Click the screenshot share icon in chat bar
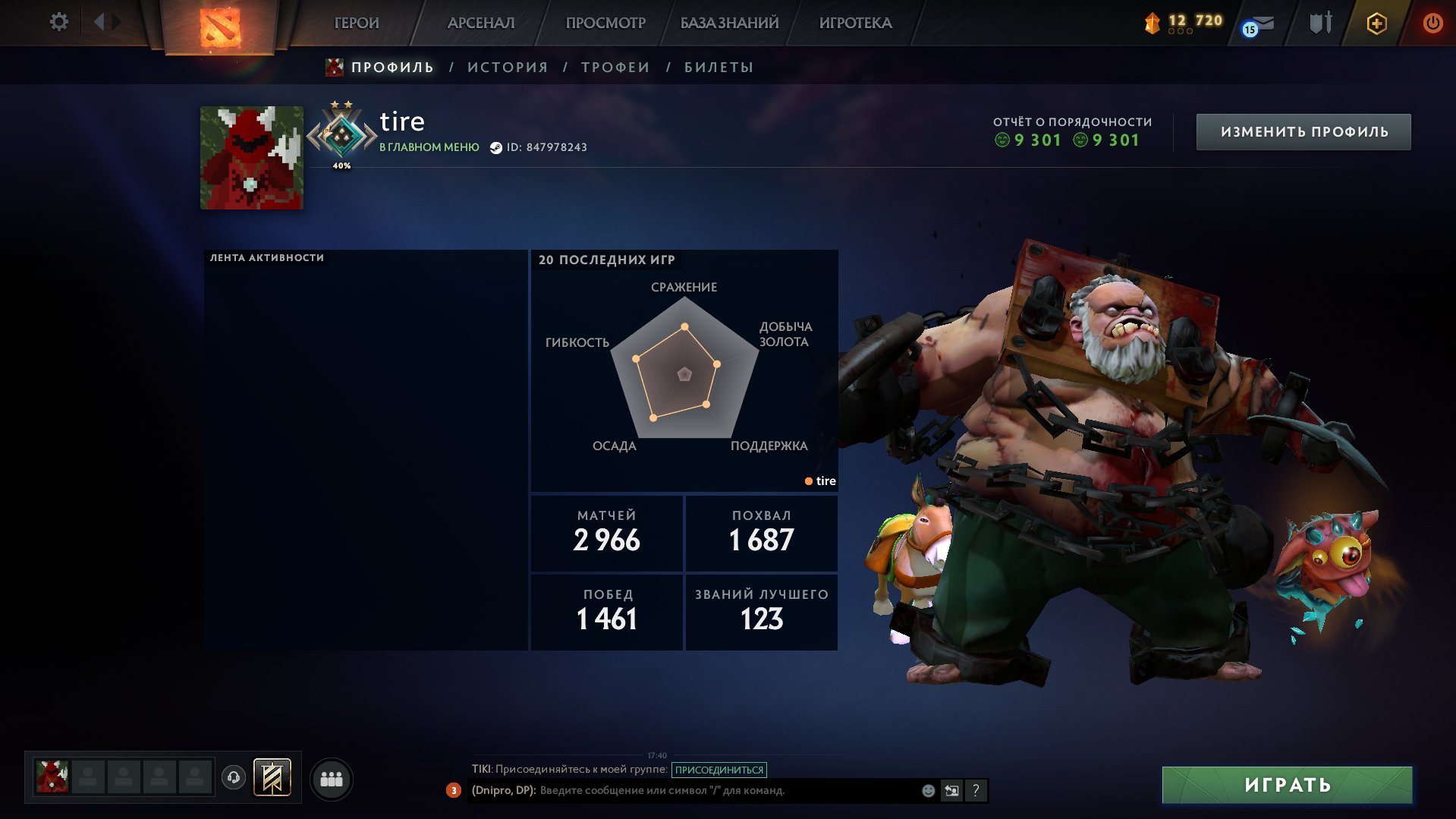Image resolution: width=1456 pixels, height=819 pixels. [952, 790]
